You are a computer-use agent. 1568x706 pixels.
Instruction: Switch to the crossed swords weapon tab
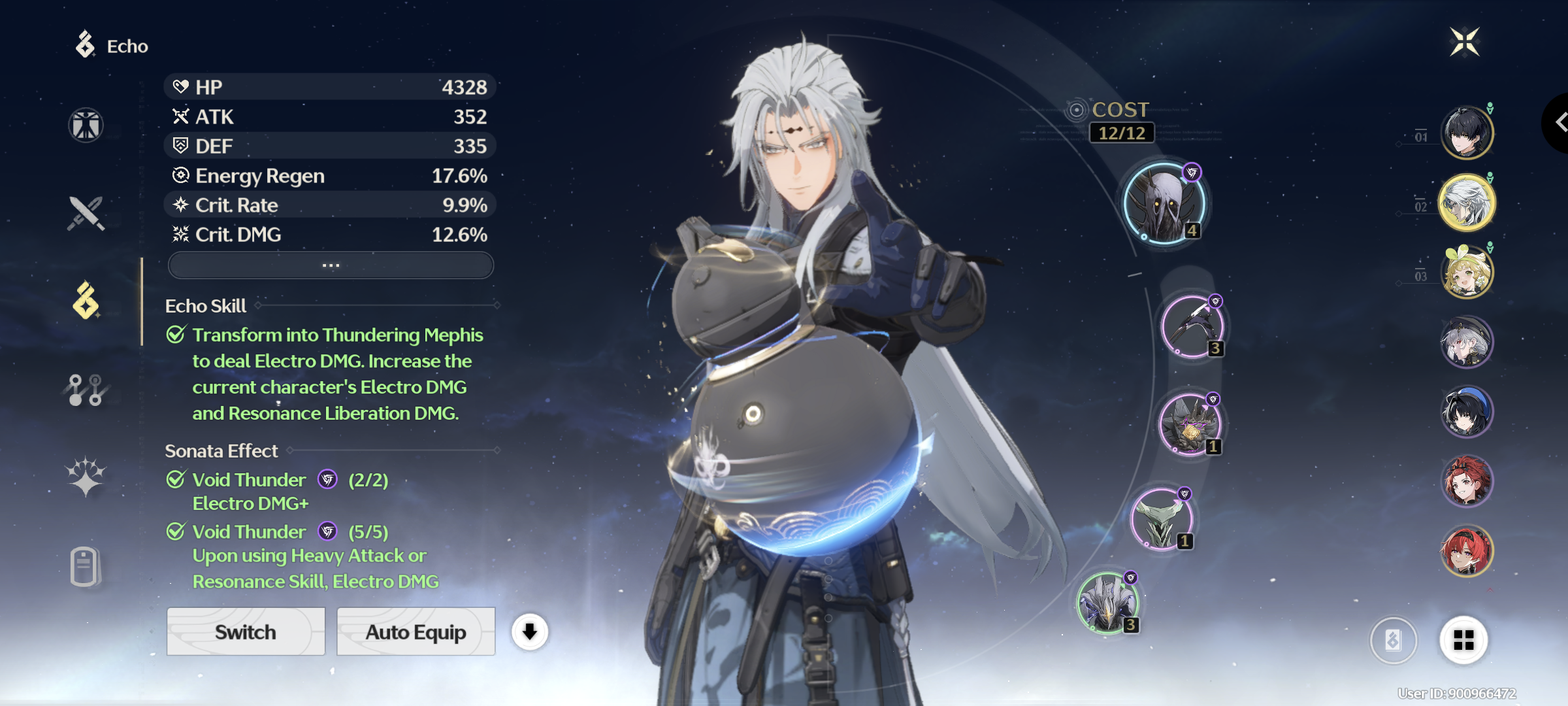(86, 213)
